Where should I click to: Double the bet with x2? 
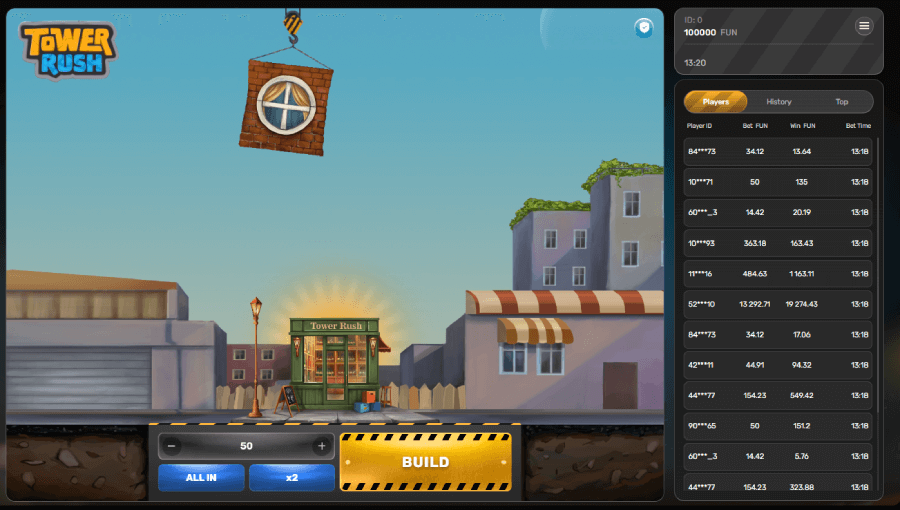click(x=292, y=477)
